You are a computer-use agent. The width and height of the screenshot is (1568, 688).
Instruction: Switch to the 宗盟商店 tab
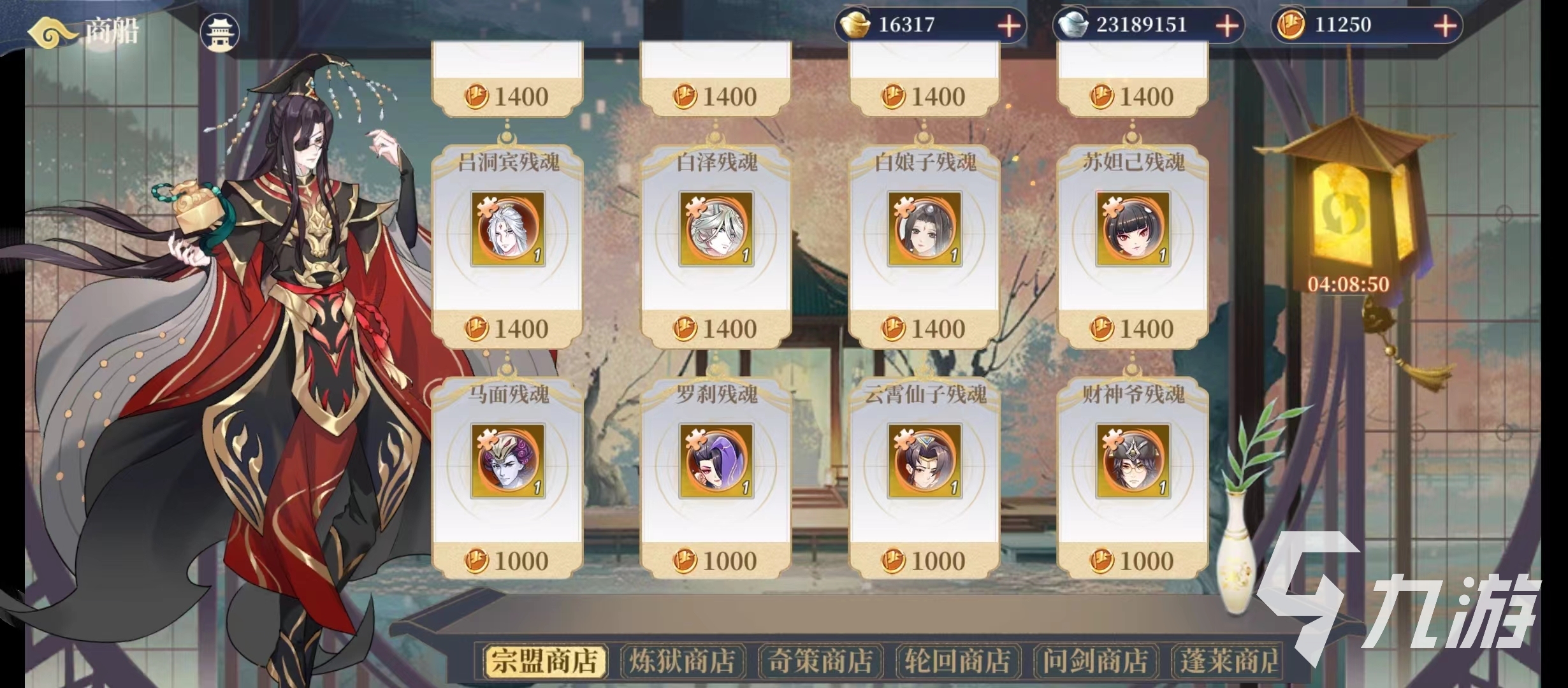coord(545,661)
